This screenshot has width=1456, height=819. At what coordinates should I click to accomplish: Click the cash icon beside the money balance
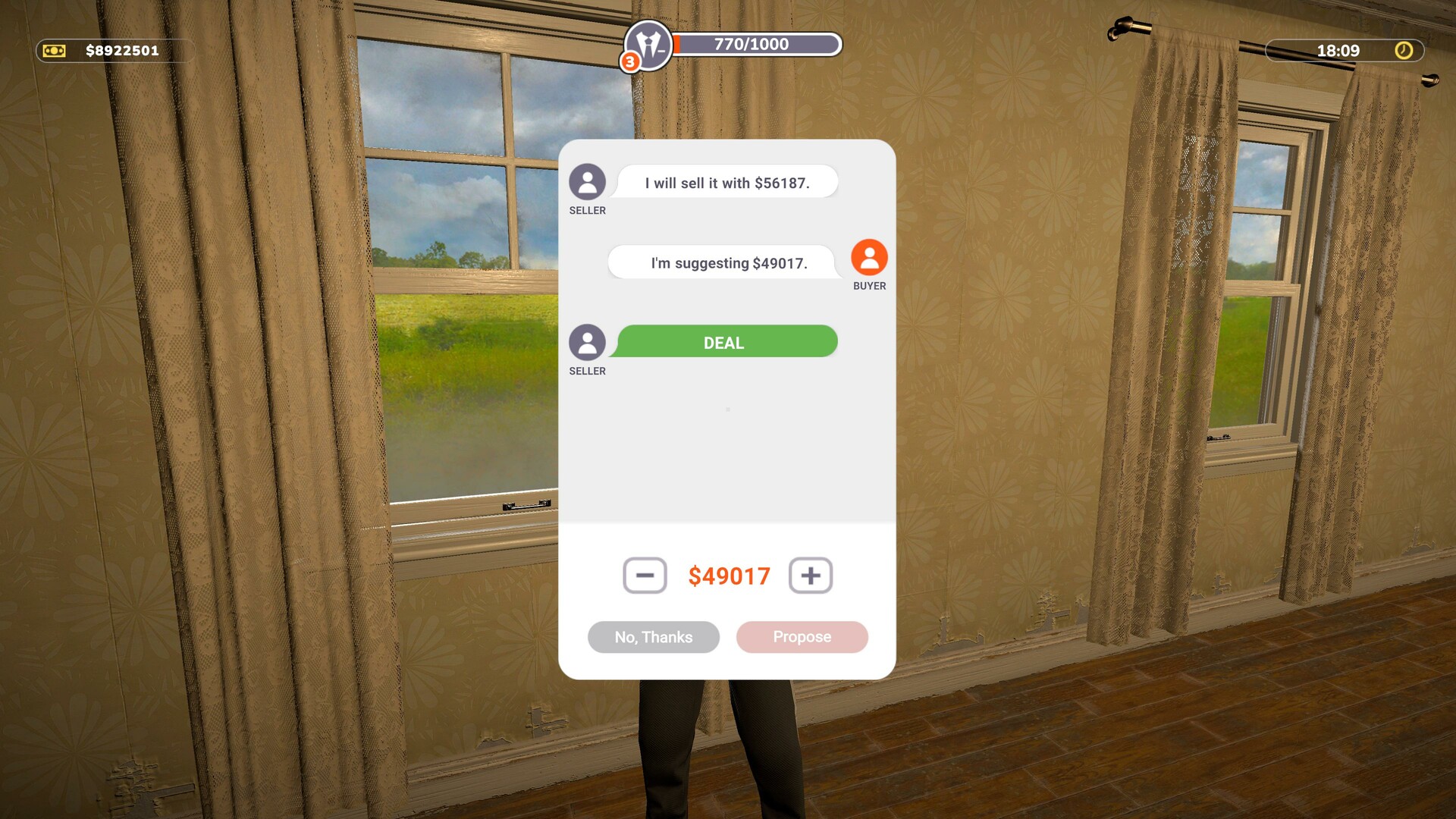[53, 51]
